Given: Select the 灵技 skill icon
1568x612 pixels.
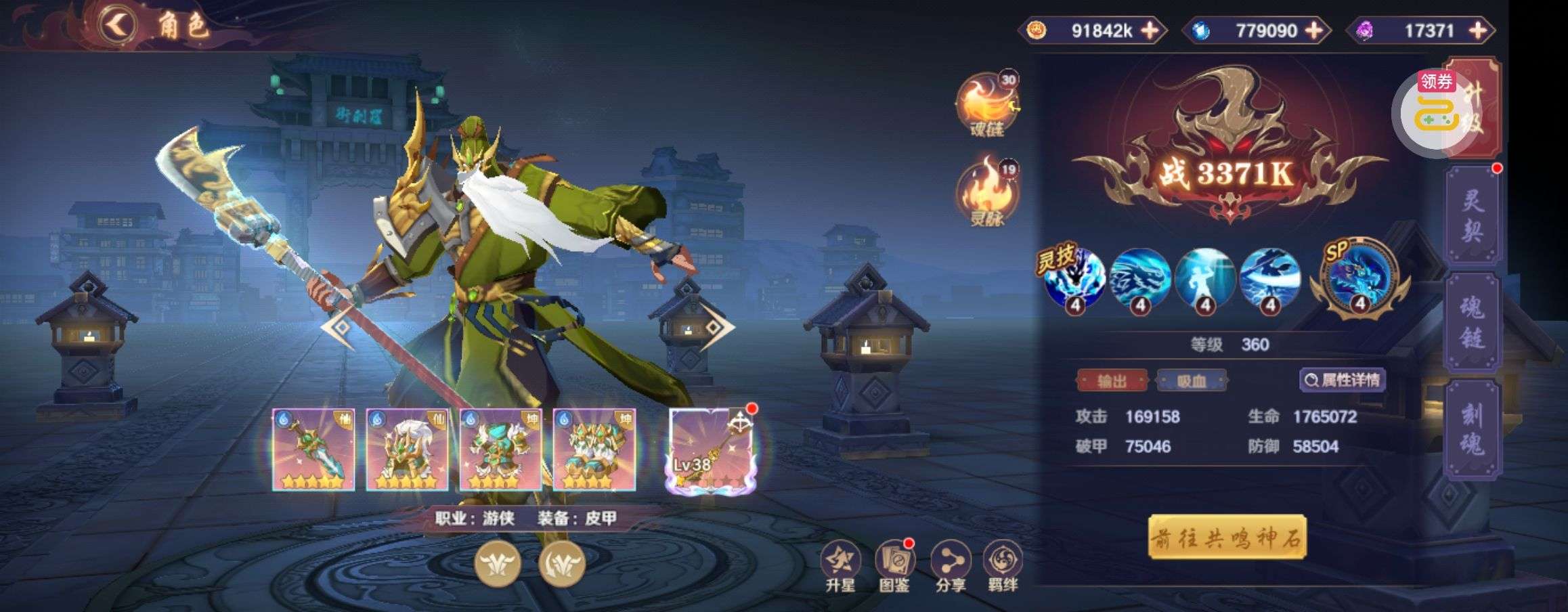Looking at the screenshot, I should (x=1075, y=278).
